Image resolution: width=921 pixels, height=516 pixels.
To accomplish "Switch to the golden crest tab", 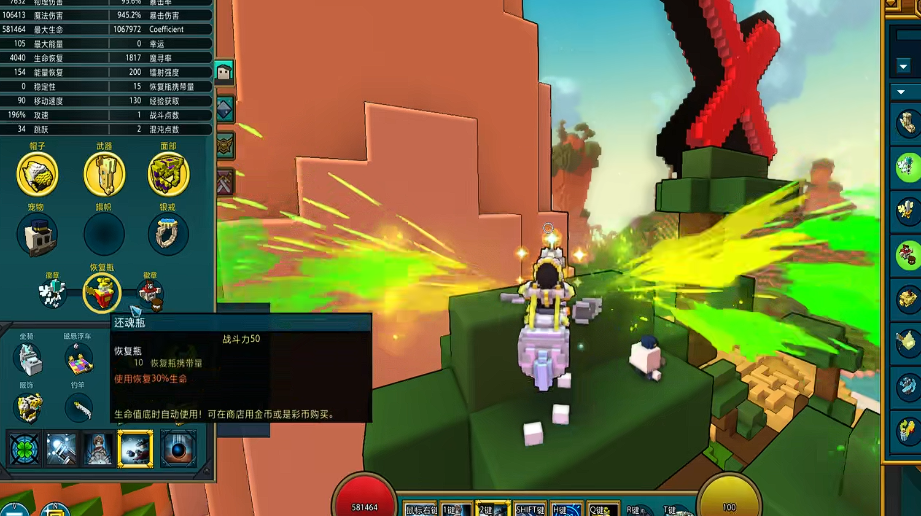I will click(x=224, y=145).
